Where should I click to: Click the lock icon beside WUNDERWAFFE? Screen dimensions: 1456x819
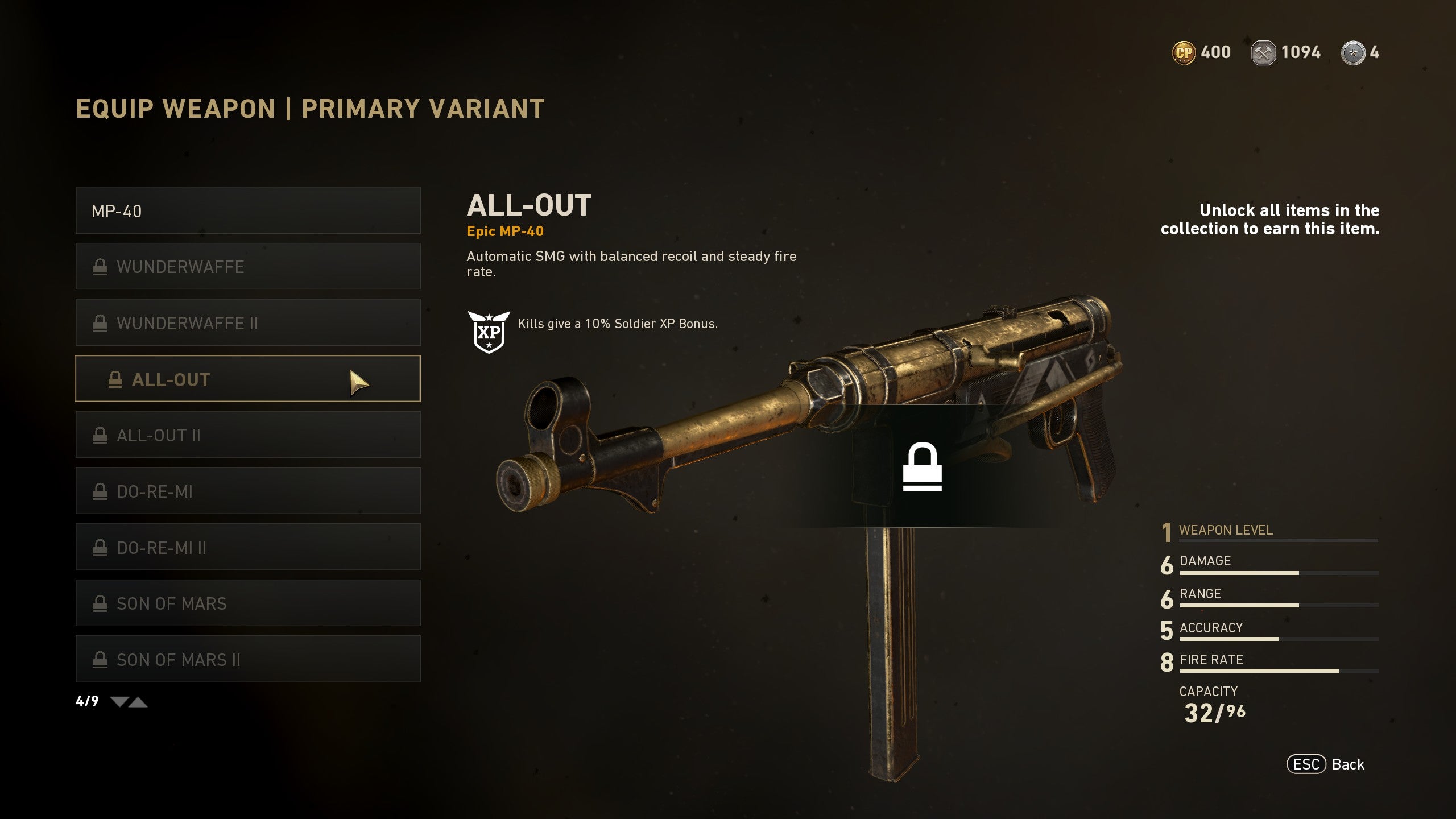click(101, 267)
